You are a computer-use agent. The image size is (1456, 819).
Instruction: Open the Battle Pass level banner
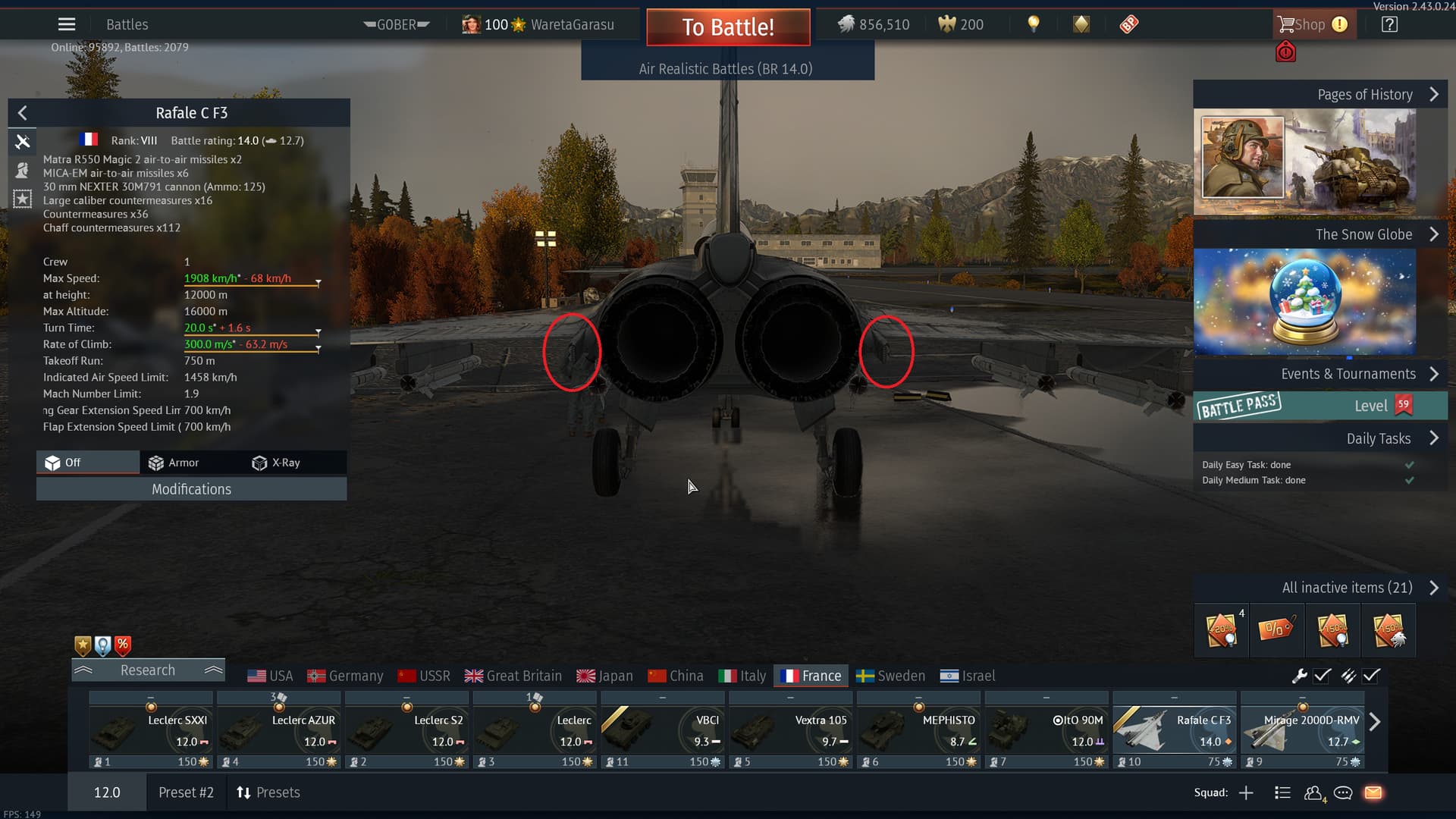click(x=1319, y=406)
